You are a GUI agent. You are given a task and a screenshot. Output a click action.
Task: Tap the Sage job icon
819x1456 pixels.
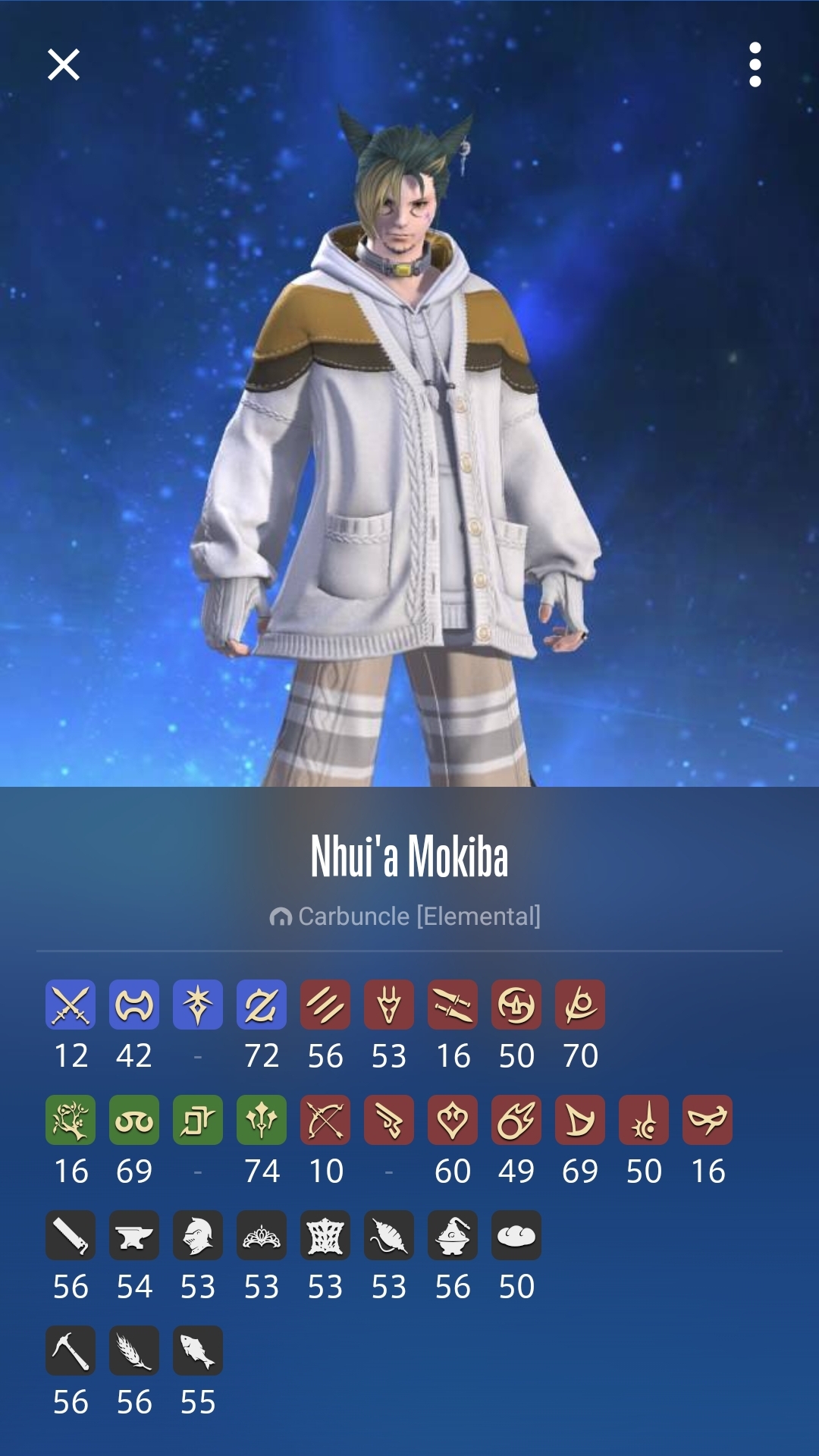pos(262,1120)
